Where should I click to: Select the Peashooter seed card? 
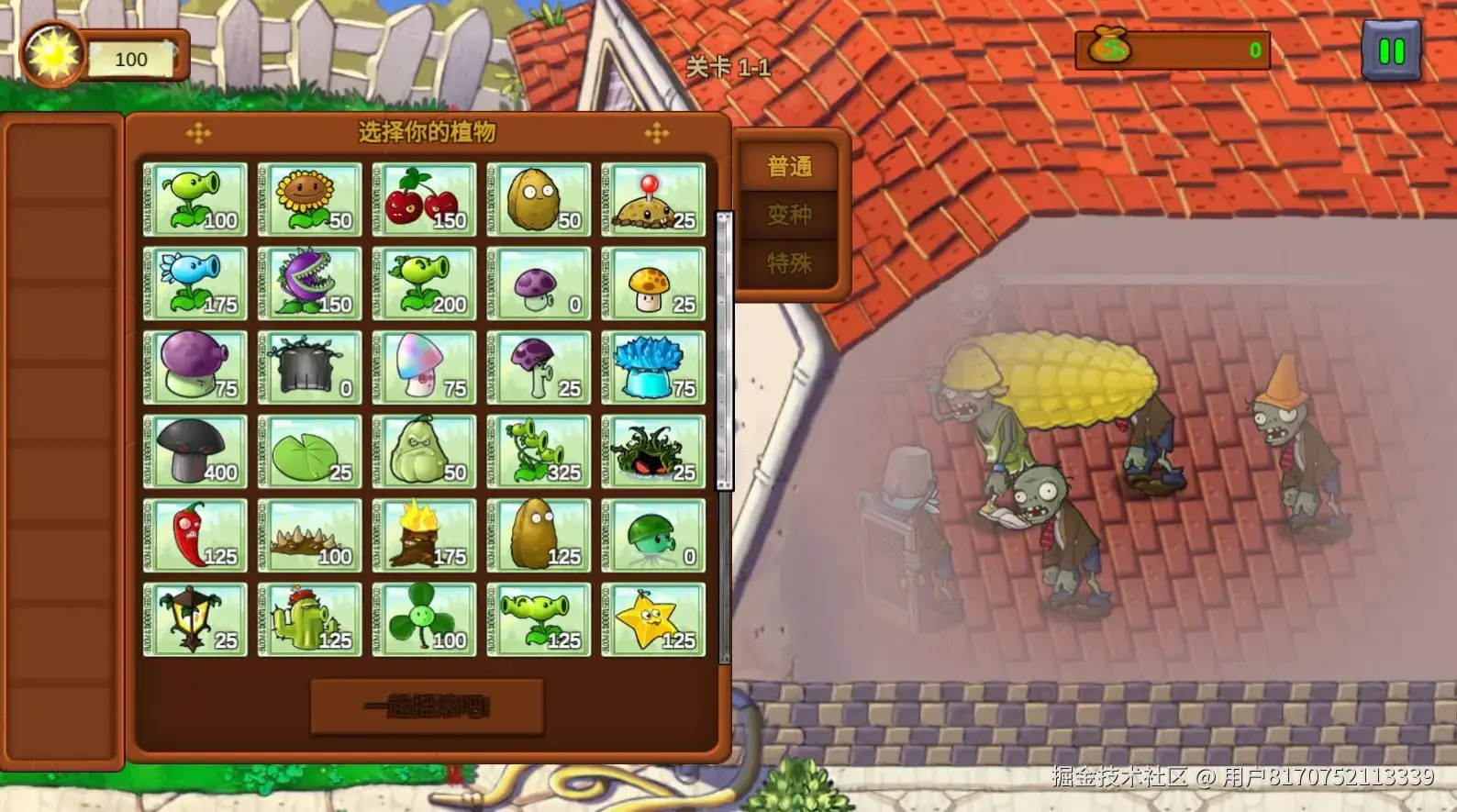pyautogui.click(x=195, y=200)
